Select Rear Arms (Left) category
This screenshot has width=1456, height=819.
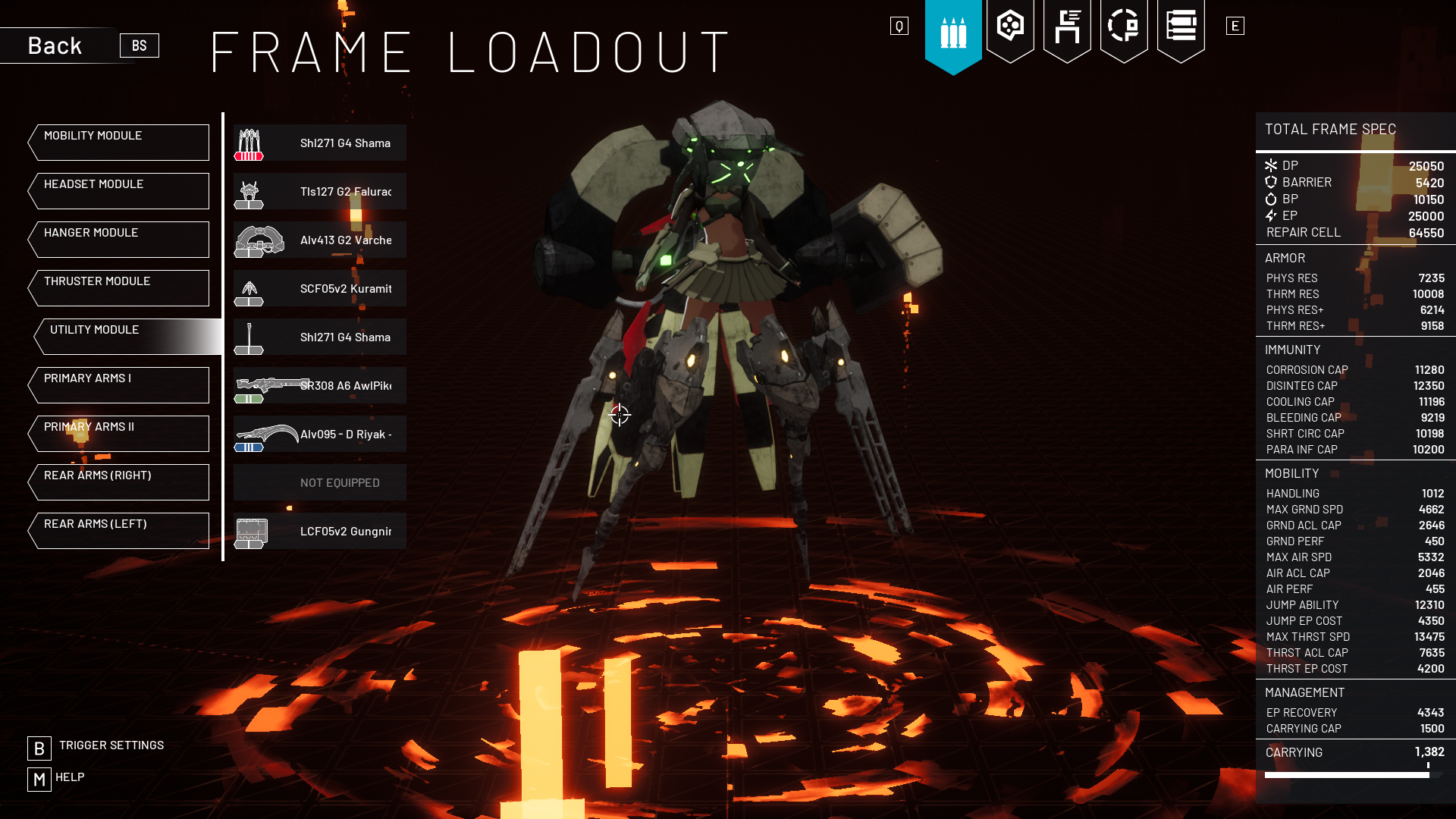(x=119, y=531)
